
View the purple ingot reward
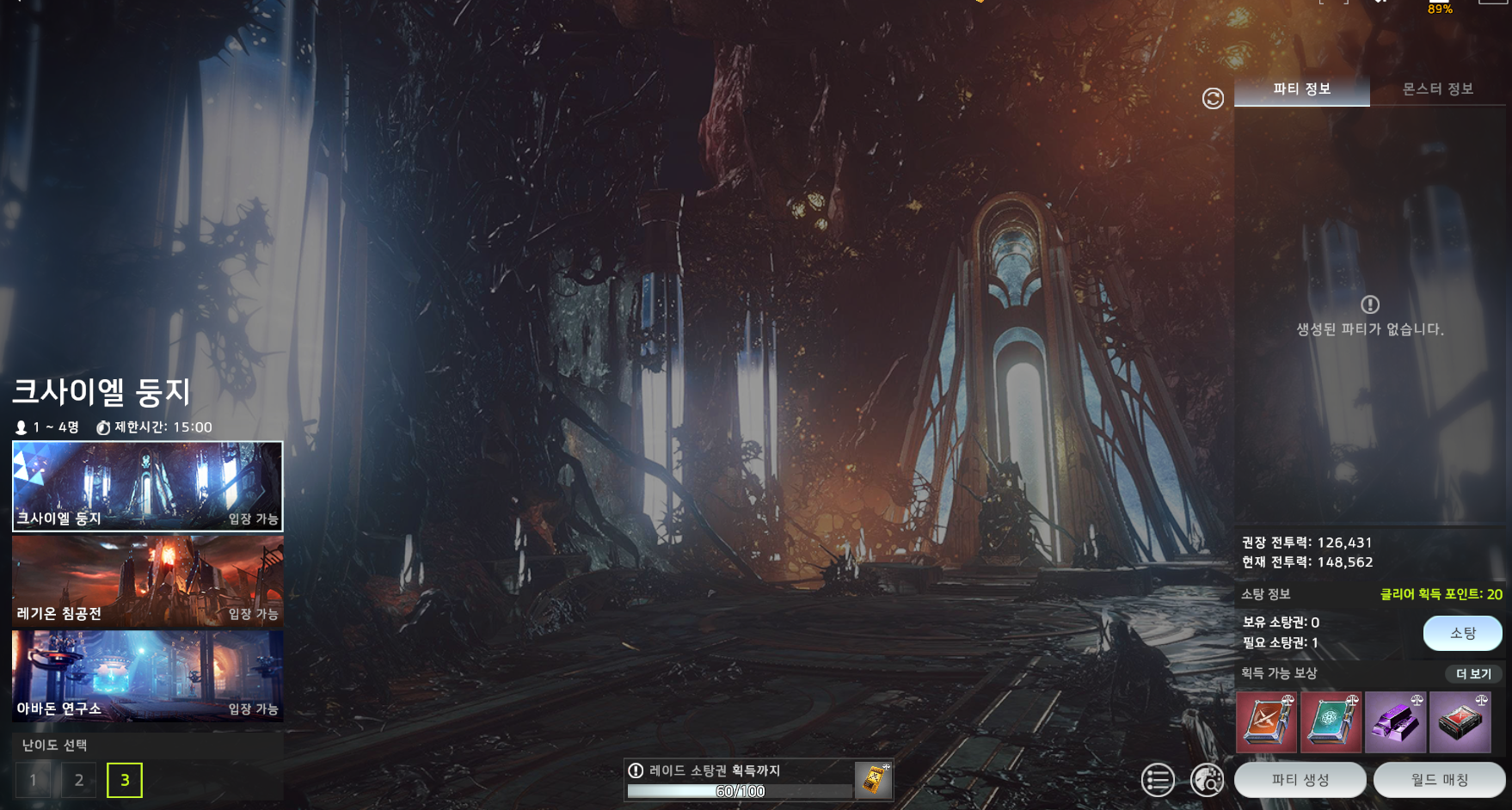1395,722
